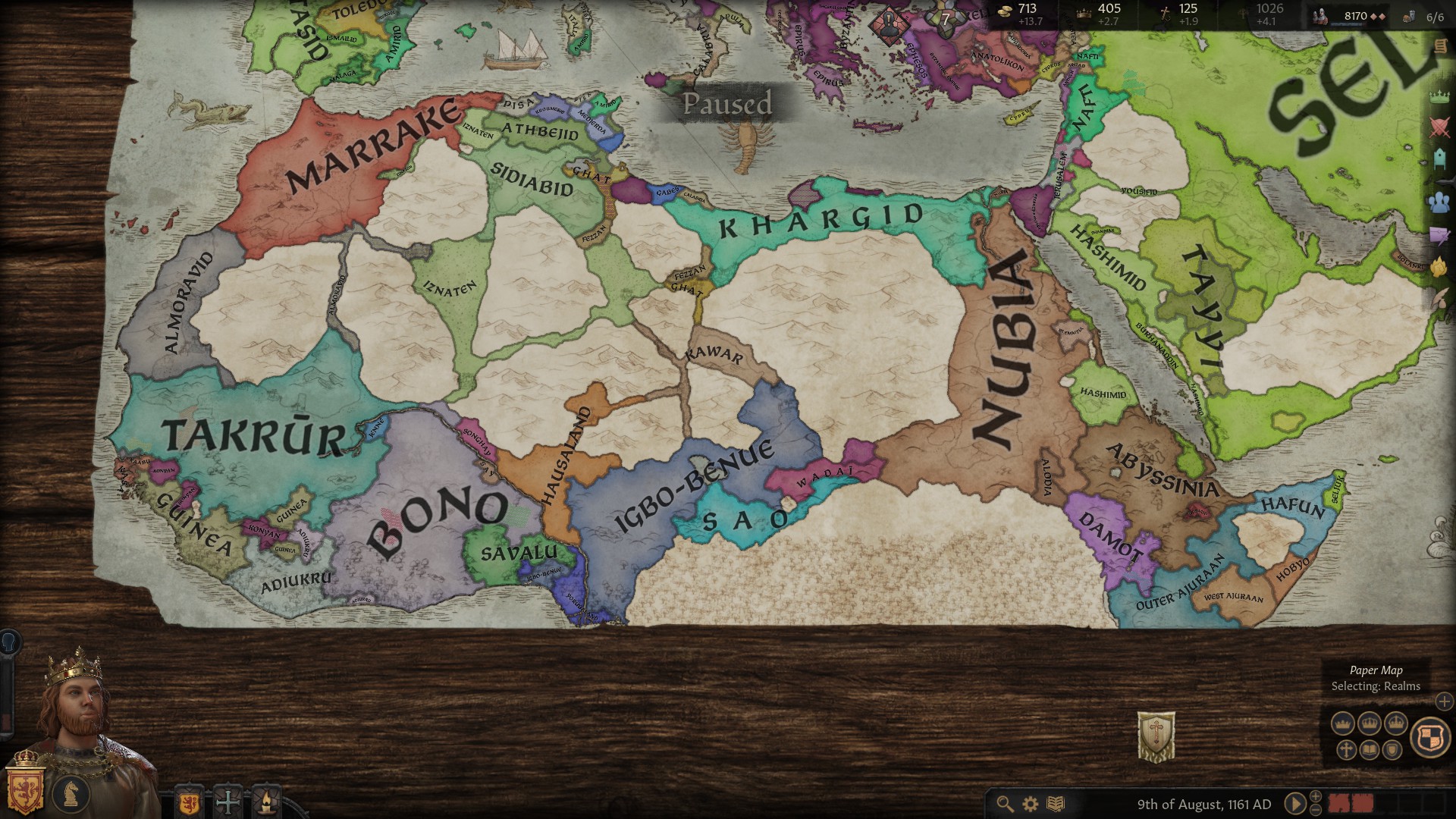The width and height of the screenshot is (1456, 819).
Task: Toggle the faith map mode (cross icon)
Action: point(1347,750)
